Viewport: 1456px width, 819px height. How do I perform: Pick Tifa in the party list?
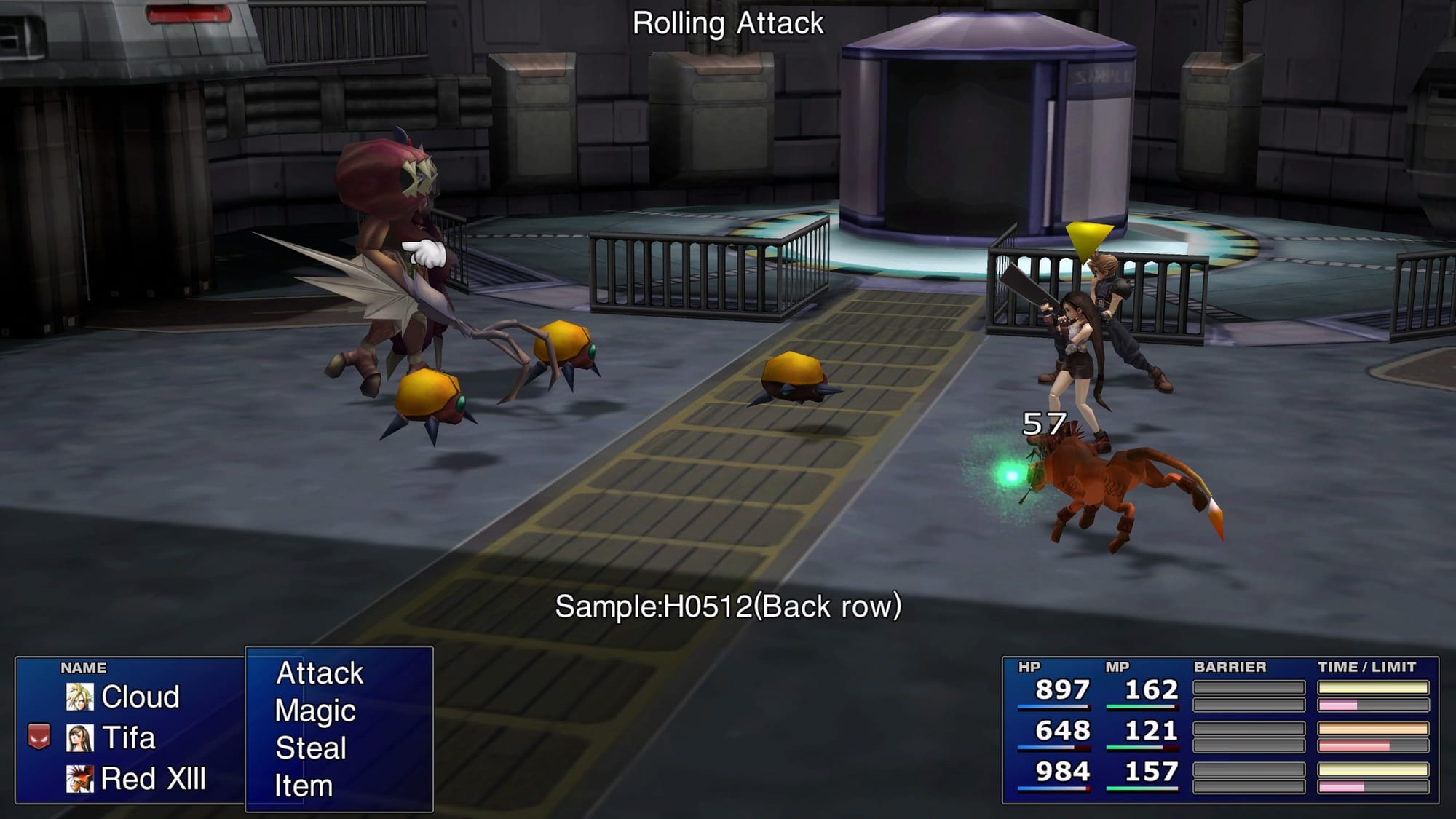pos(128,738)
